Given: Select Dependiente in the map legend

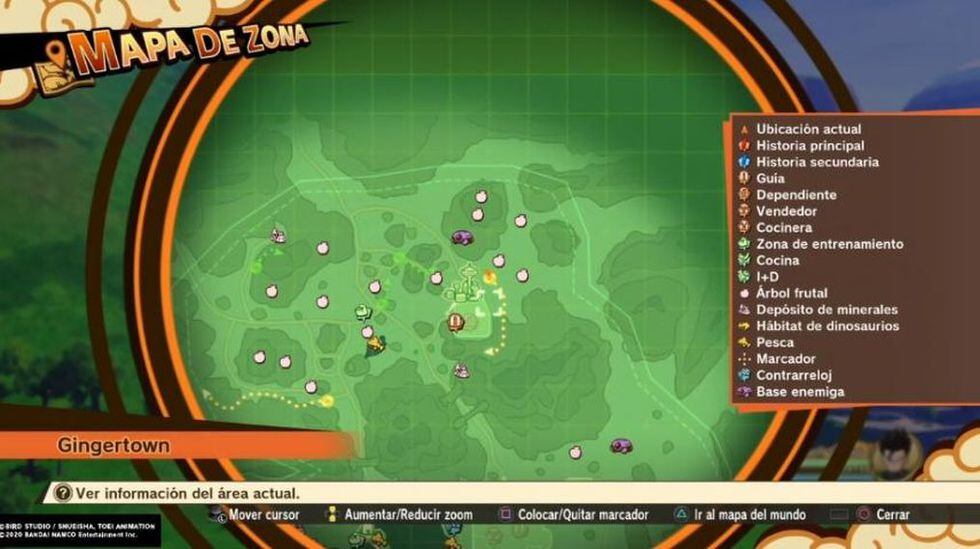Looking at the screenshot, I should coord(796,195).
